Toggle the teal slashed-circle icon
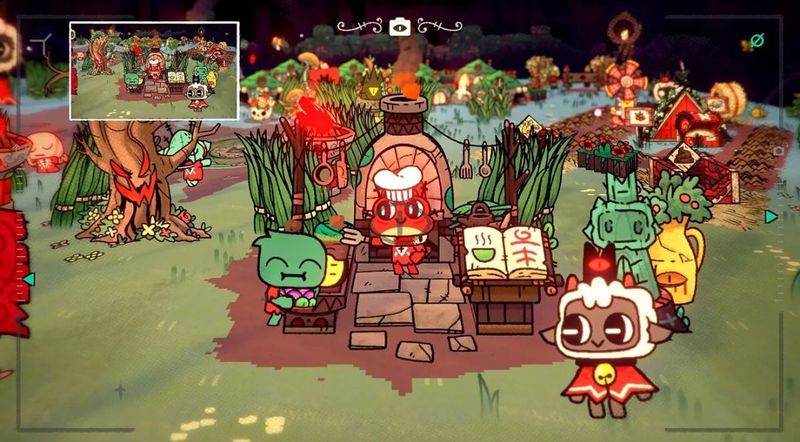Viewport: 800px width, 442px height. 757,41
